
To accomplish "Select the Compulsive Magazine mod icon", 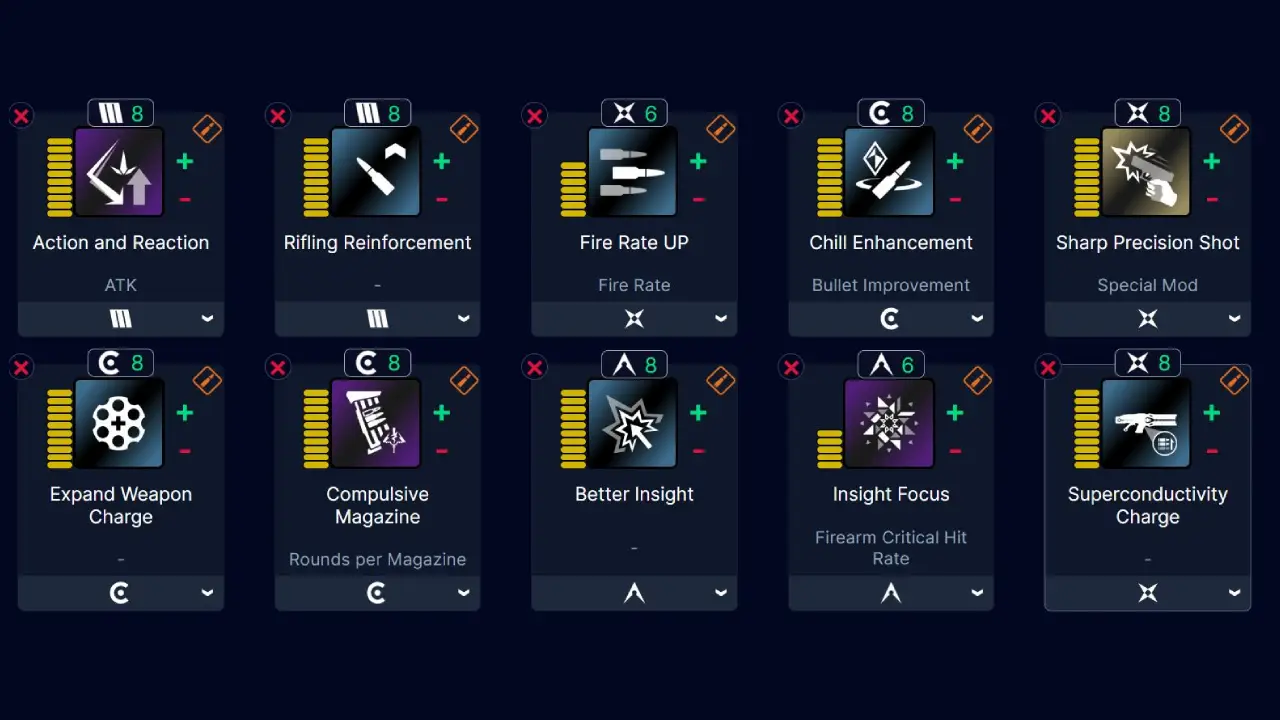I will coord(377,423).
